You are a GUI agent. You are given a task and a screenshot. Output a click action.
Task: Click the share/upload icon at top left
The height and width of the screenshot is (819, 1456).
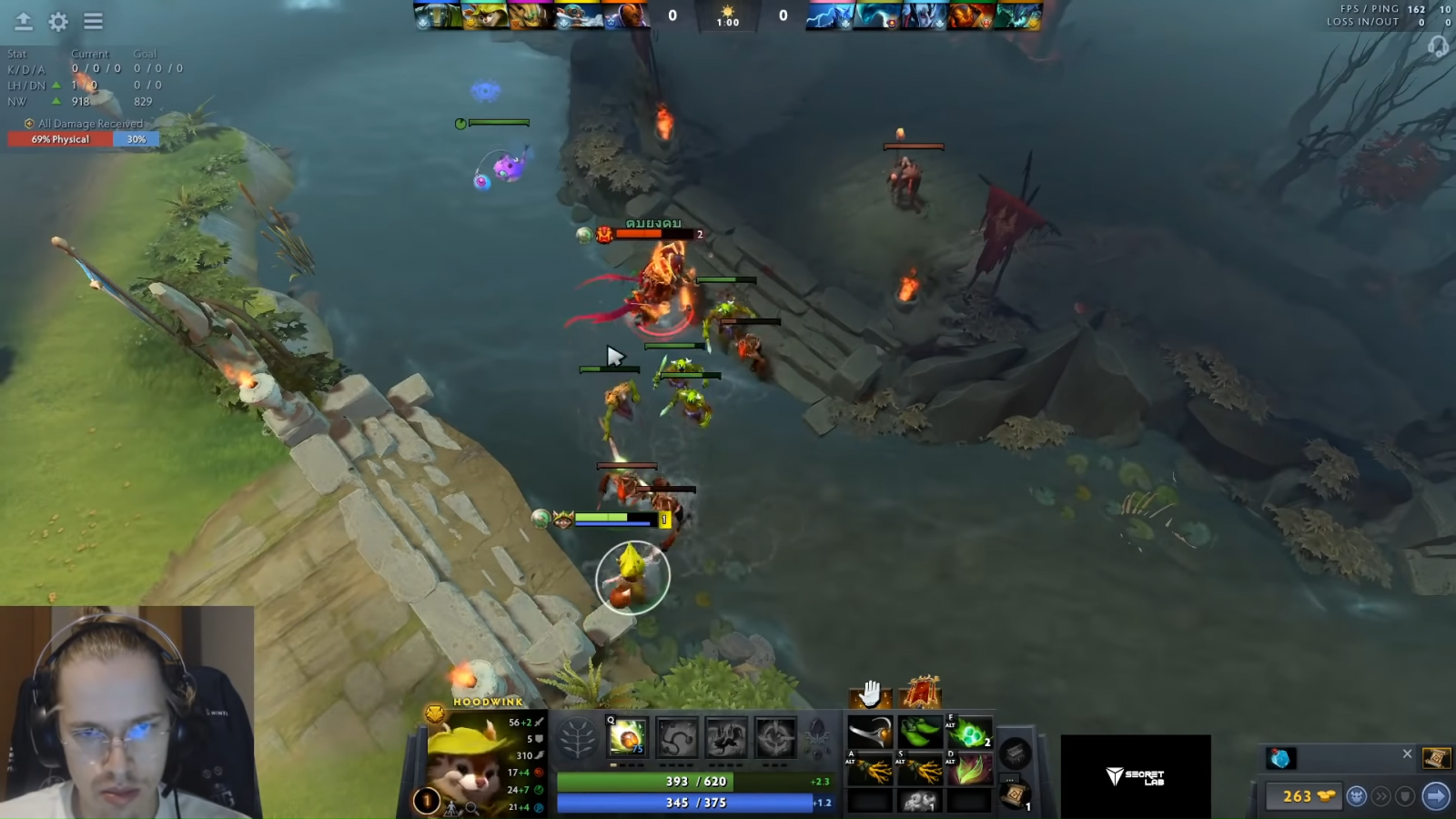tap(22, 22)
